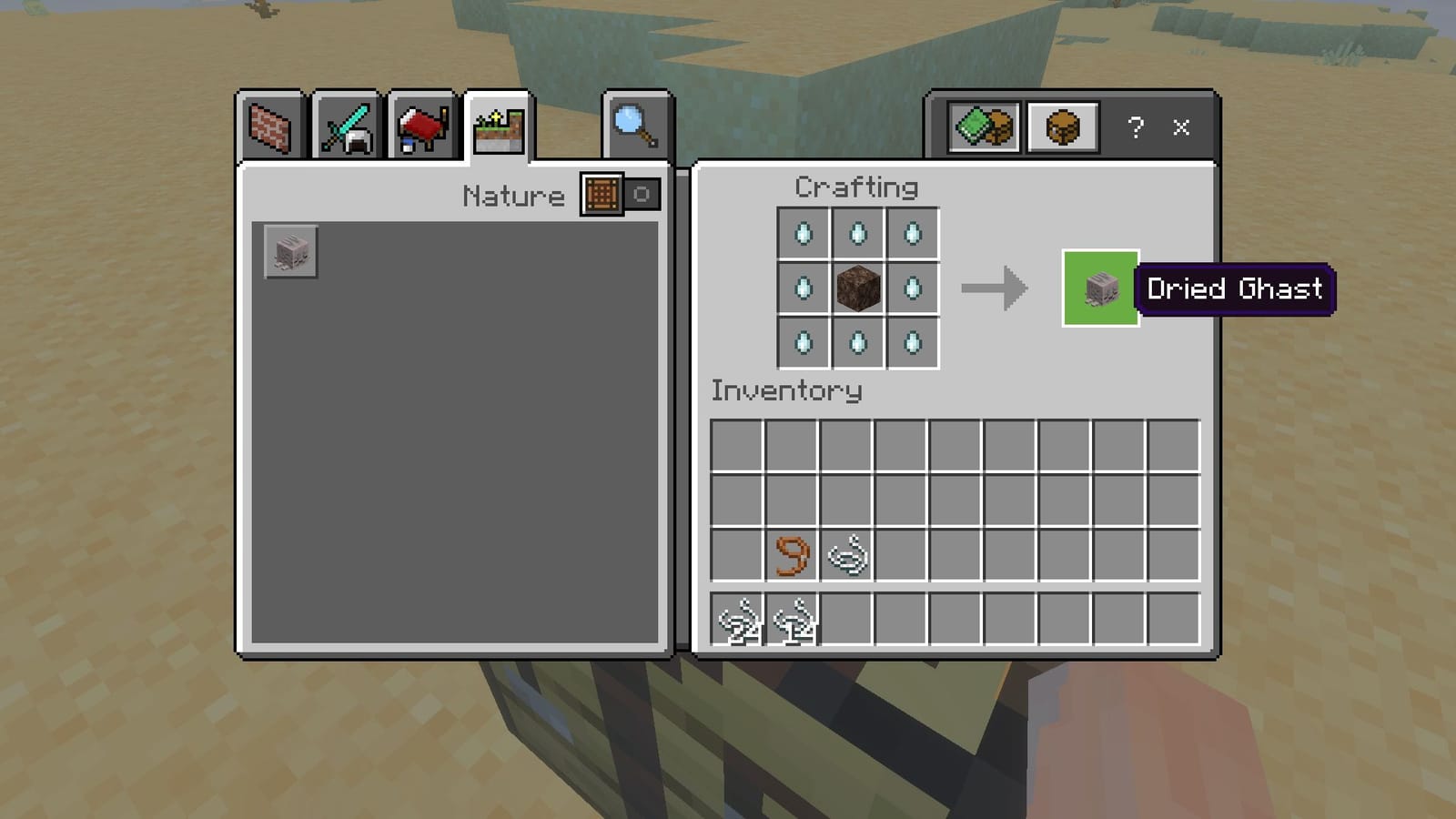The height and width of the screenshot is (819, 1456).
Task: Toggle the craftable-only filter beside Nature
Action: [601, 195]
